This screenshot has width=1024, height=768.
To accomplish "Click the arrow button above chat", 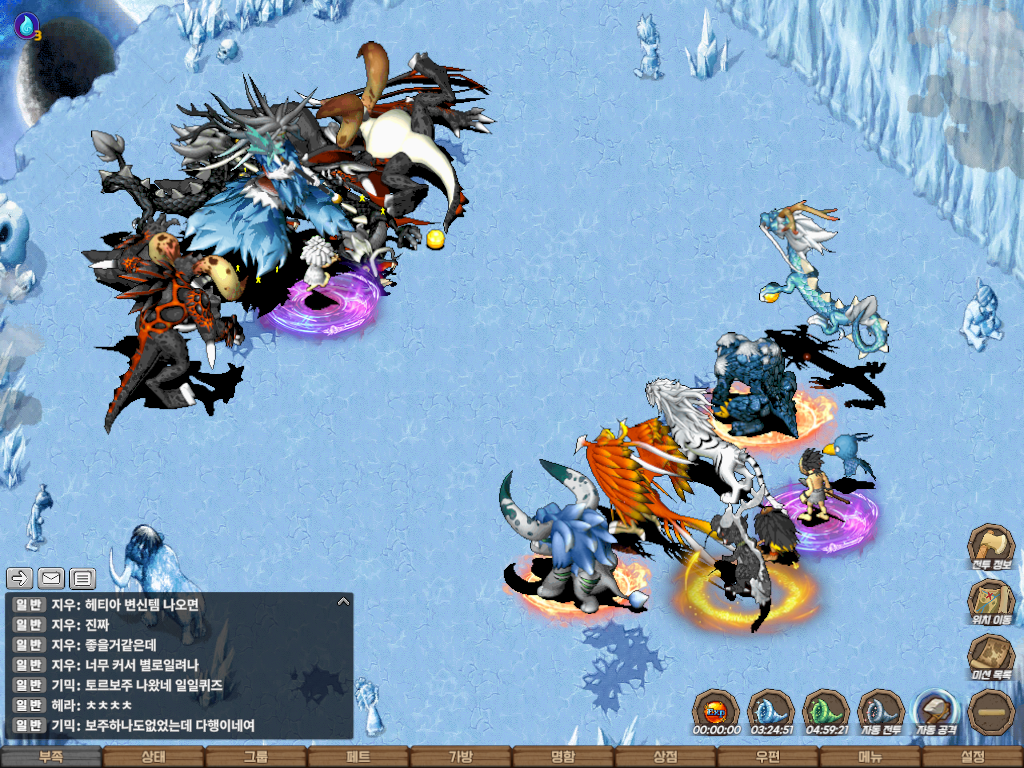I will coord(20,577).
